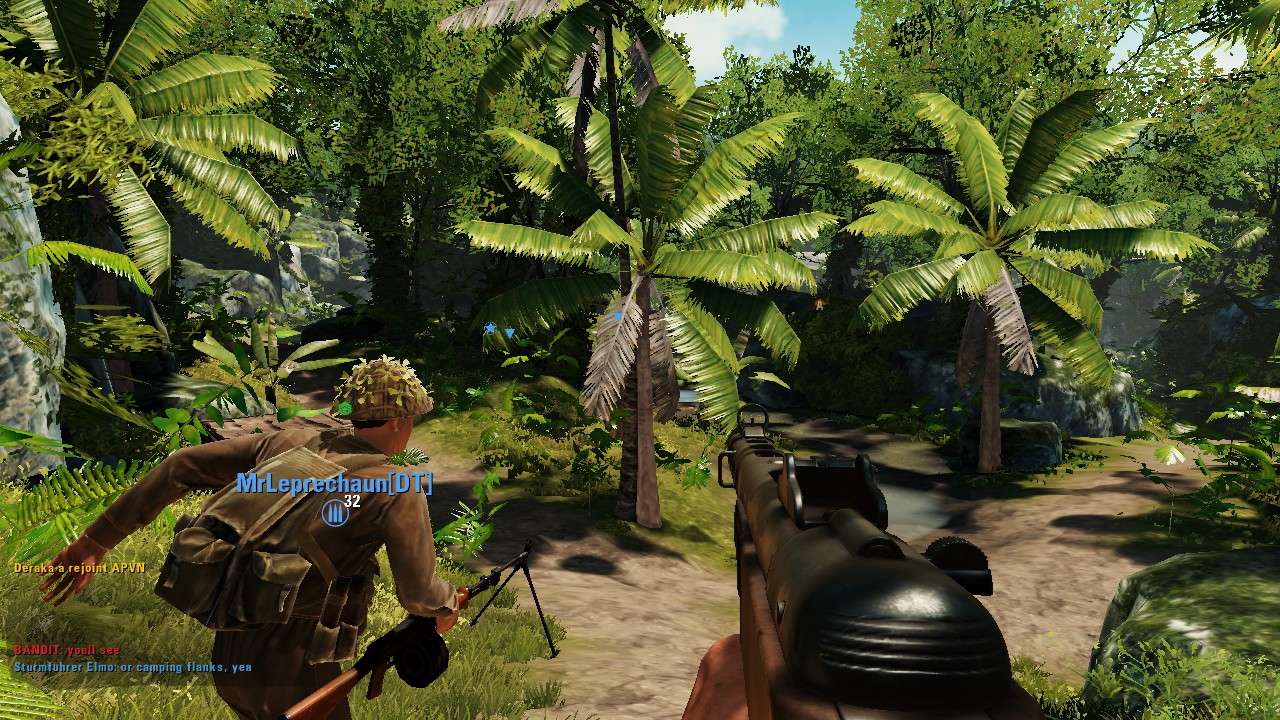Click the left blue triangle squad marker

510,333
